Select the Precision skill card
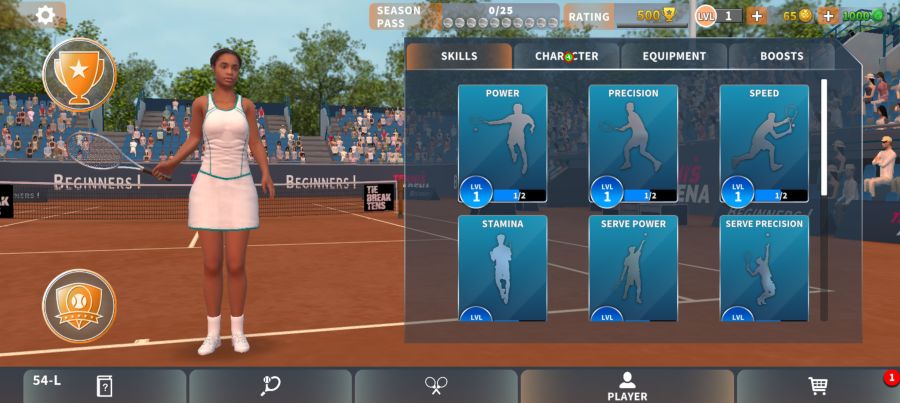Viewport: 900px width, 403px height. 633,143
